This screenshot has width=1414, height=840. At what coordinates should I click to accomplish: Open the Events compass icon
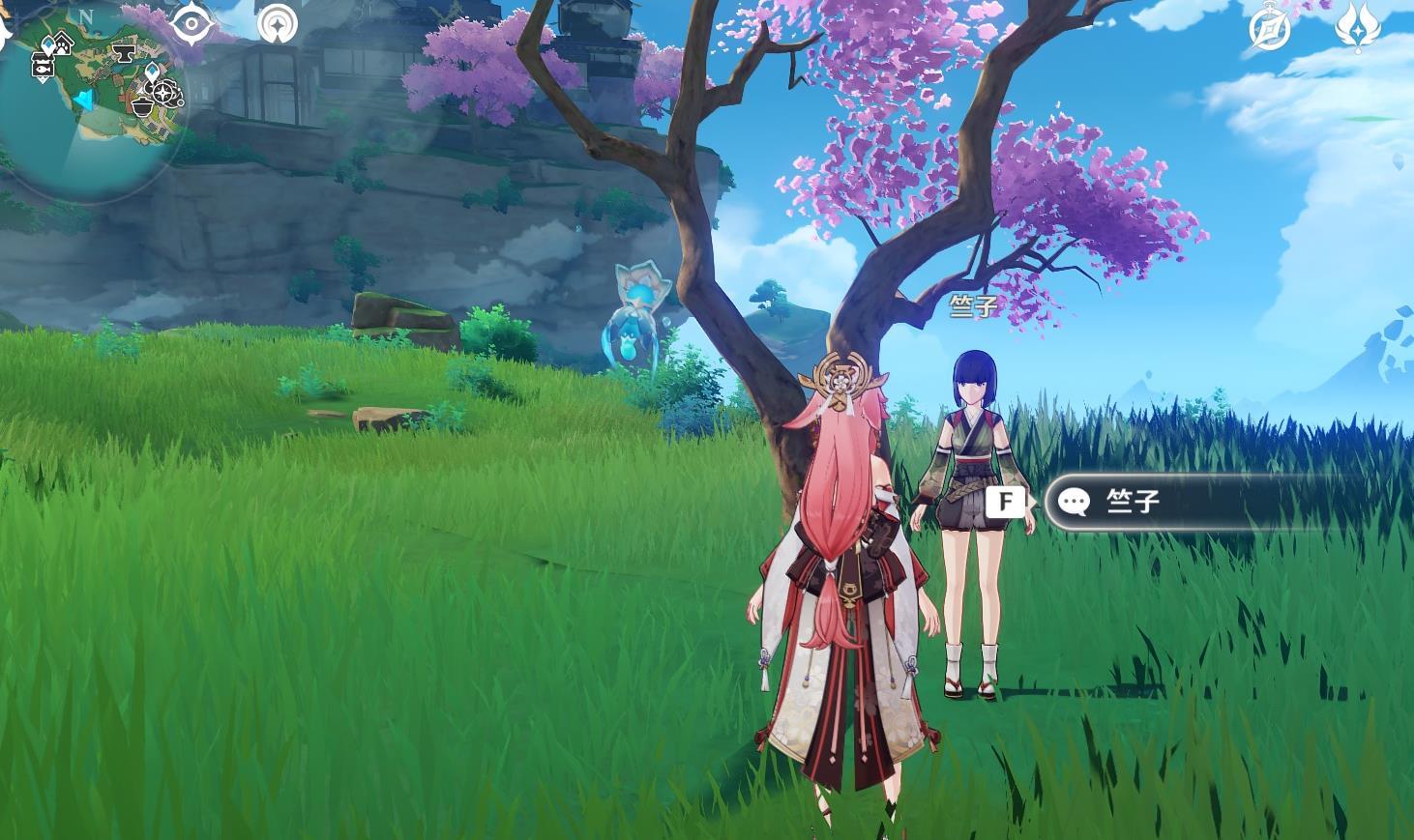pyautogui.click(x=1269, y=29)
